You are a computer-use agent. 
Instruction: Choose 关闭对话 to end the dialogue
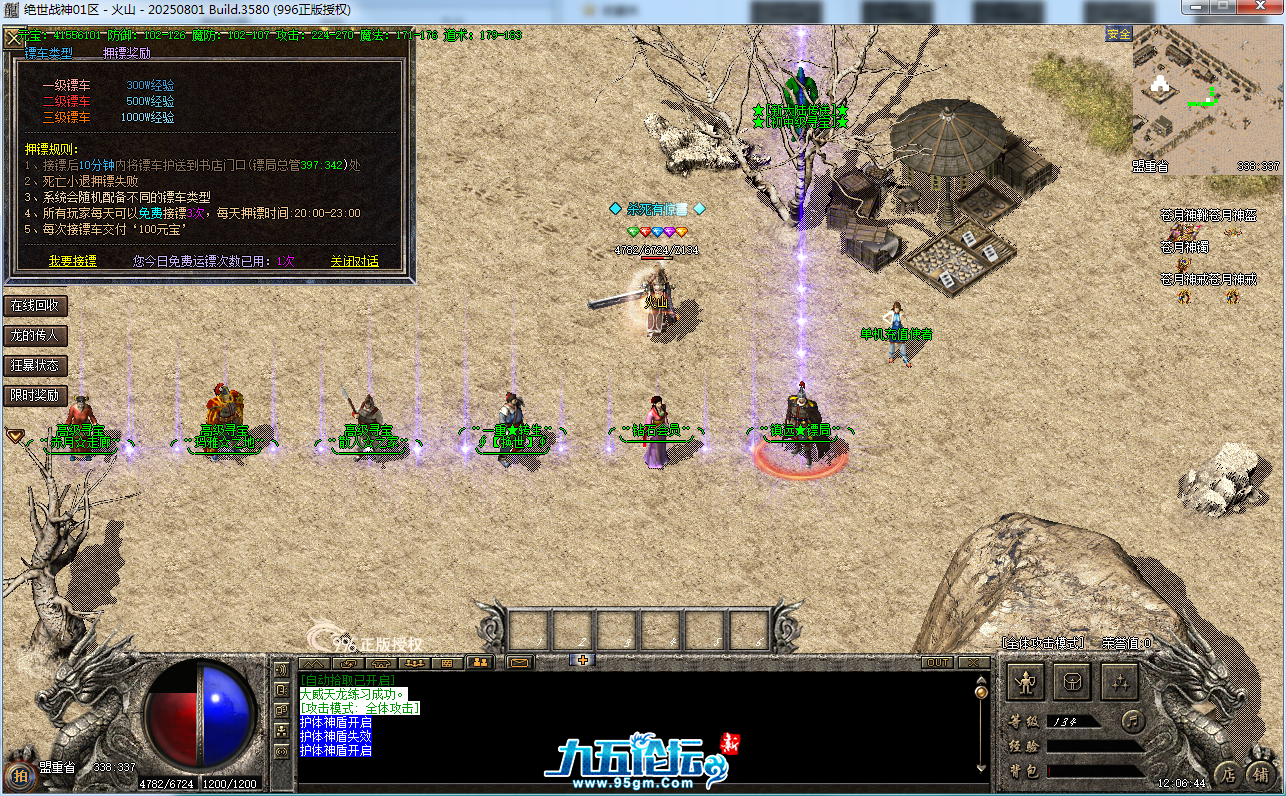[x=355, y=261]
